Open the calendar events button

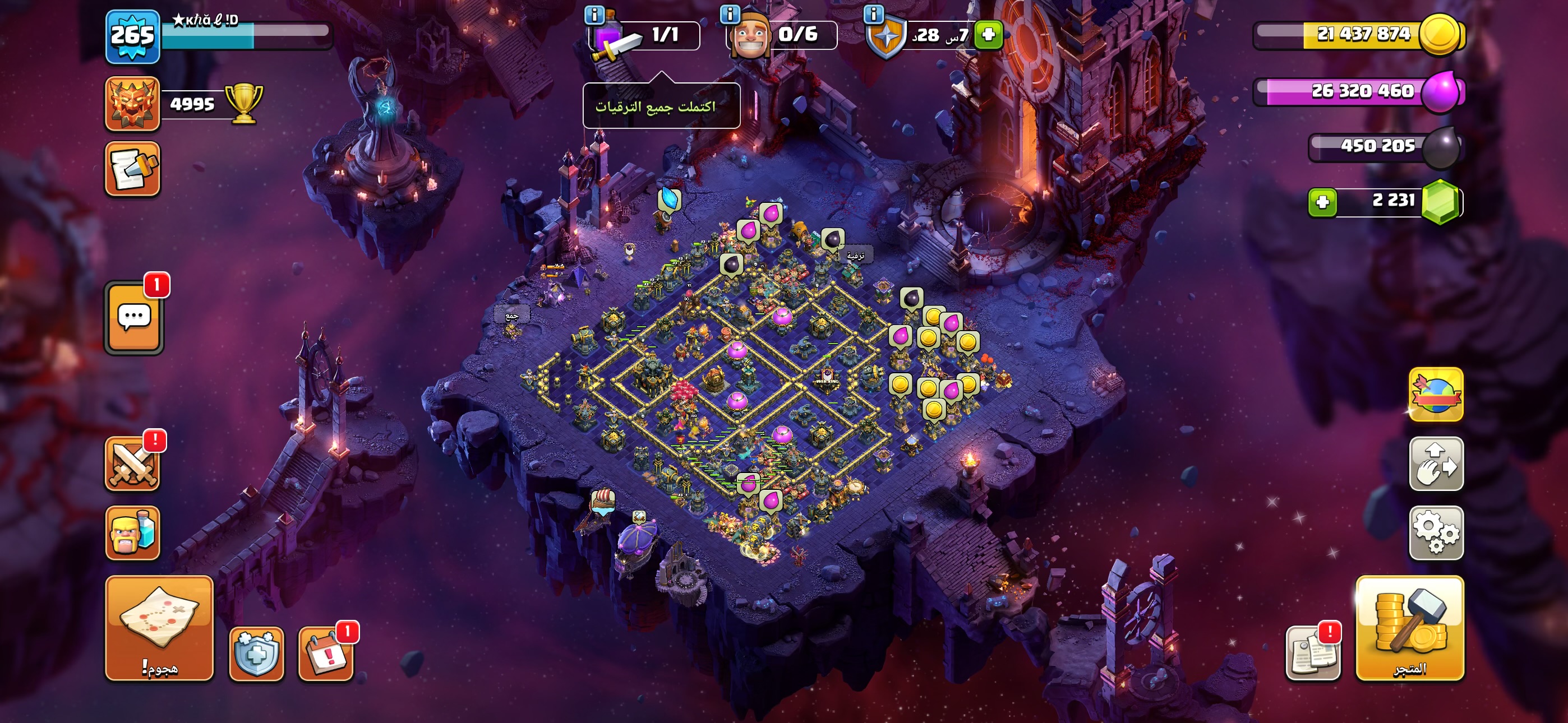325,654
